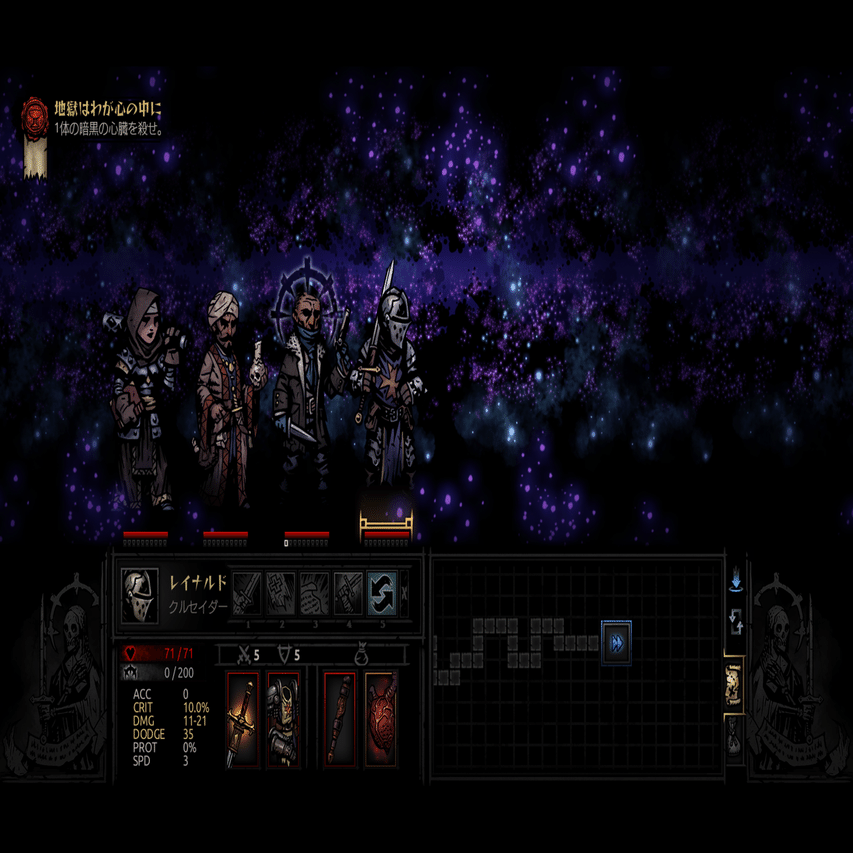Select the wooden rod trinket slot
853x853 pixels.
point(340,719)
